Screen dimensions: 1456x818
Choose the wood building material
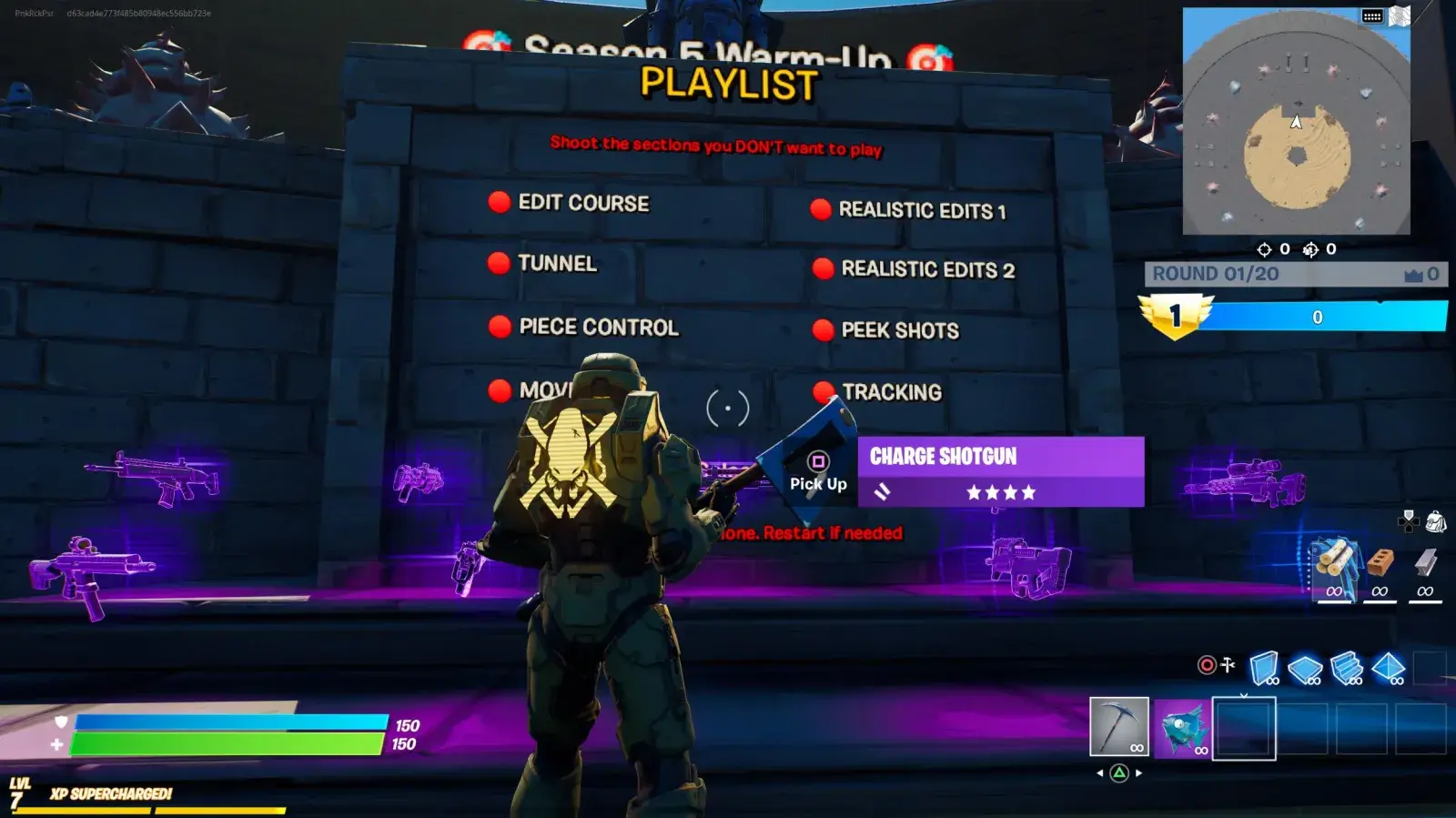tap(1334, 564)
